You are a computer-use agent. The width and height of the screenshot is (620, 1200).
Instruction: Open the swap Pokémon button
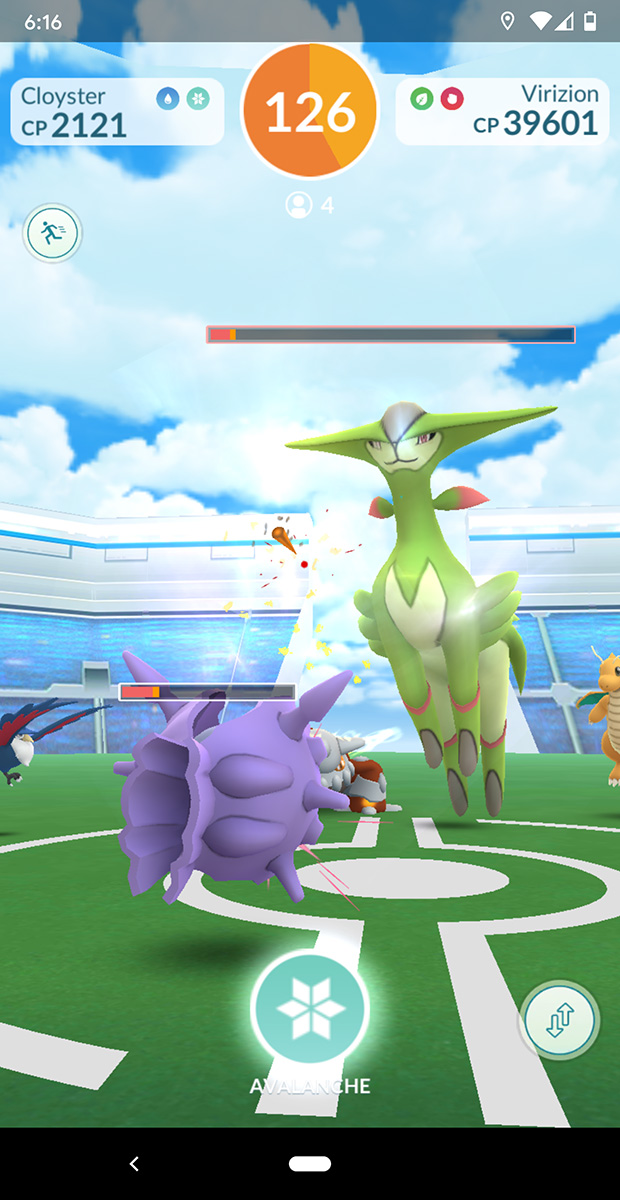coord(559,1021)
